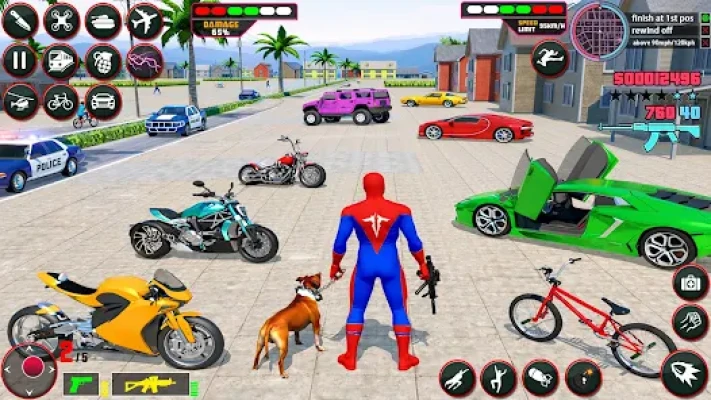Summon the train vehicle
The width and height of the screenshot is (711, 400).
(61, 61)
